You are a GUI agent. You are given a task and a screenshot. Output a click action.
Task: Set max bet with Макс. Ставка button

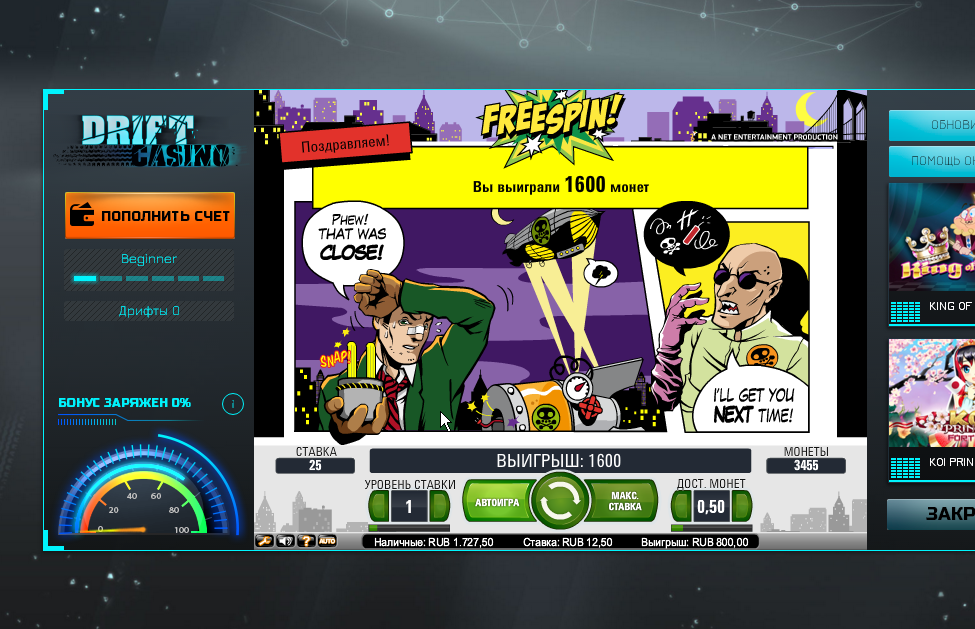pyautogui.click(x=622, y=502)
